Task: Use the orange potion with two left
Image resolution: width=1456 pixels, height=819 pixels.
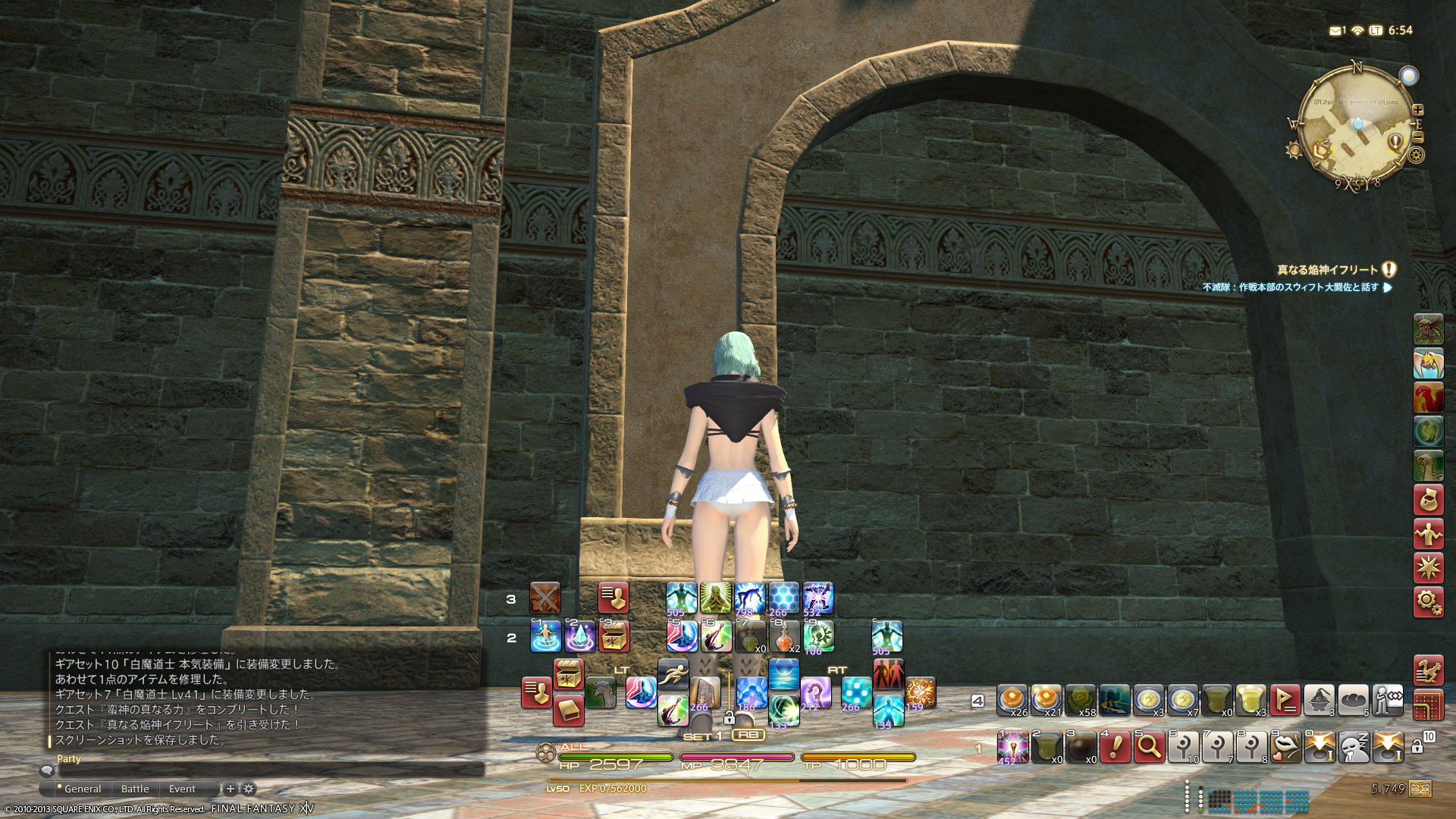Action: point(784,637)
